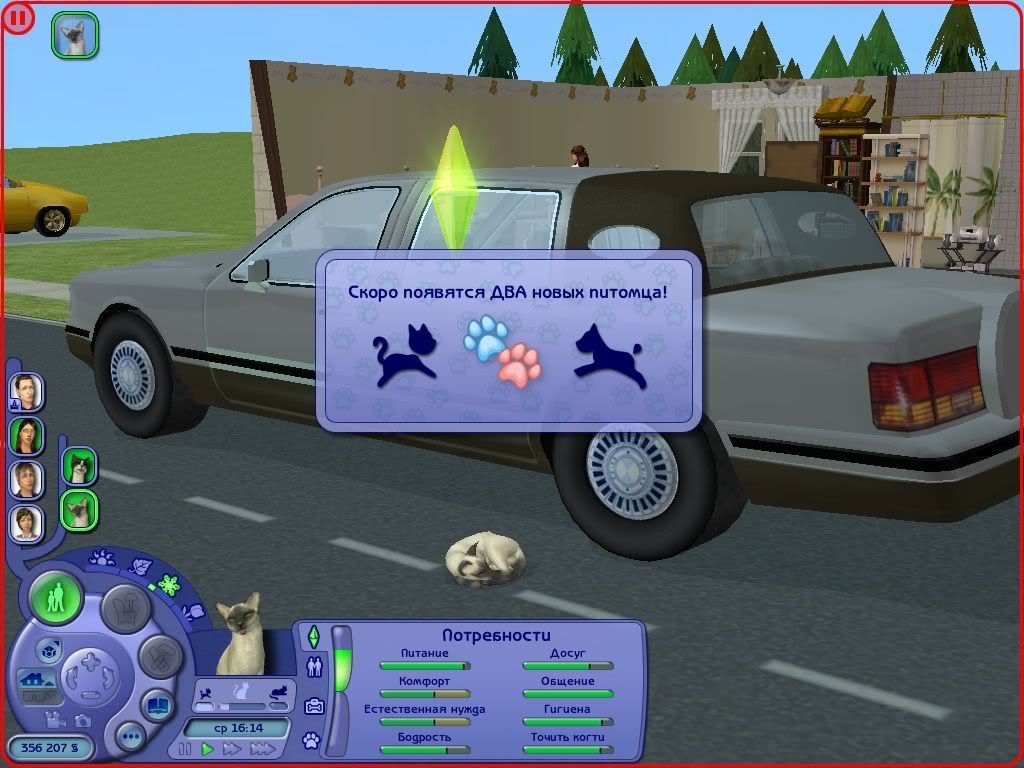The width and height of the screenshot is (1024, 768).
Task: Click the play normal speed button
Action: (208, 748)
